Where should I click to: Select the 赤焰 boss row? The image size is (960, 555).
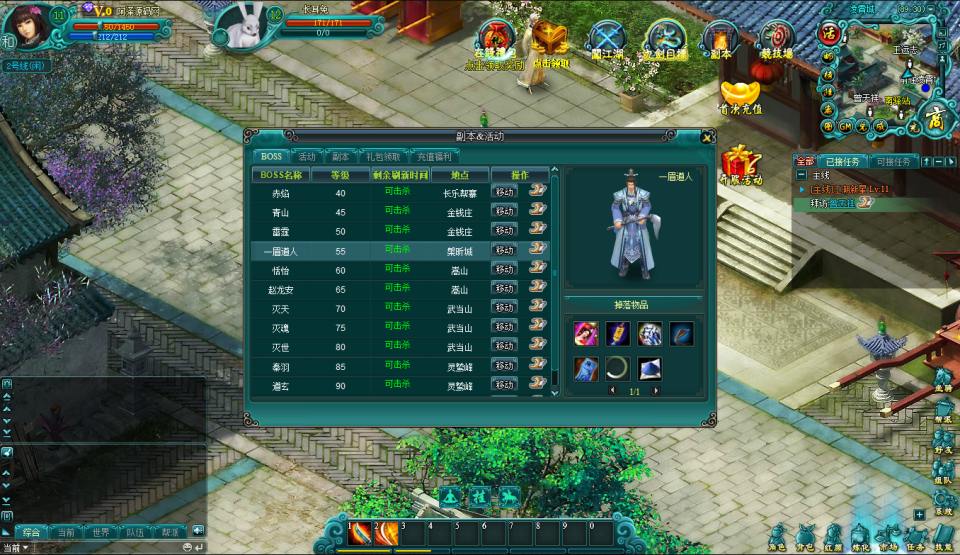click(x=280, y=193)
